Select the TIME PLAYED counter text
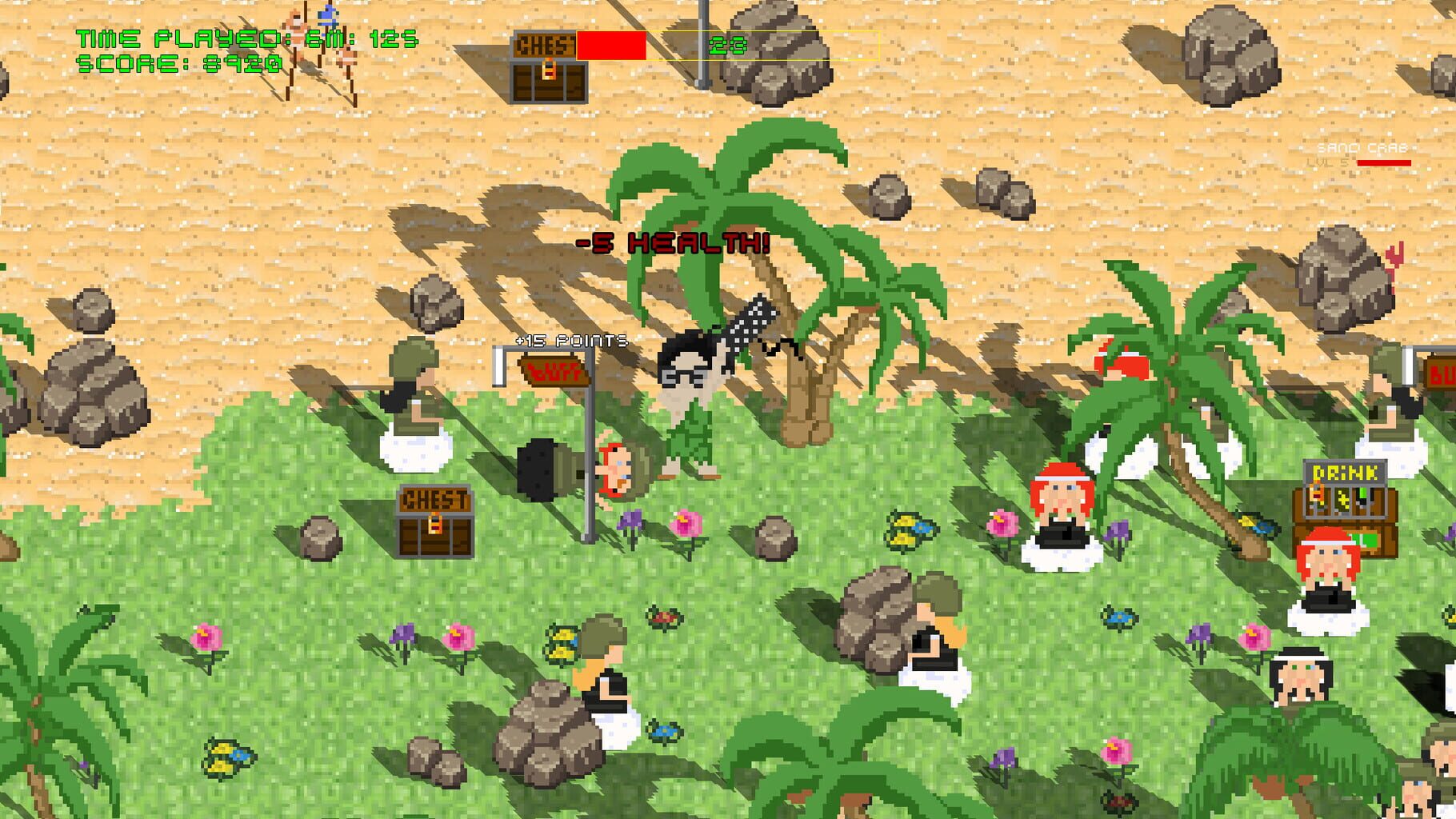This screenshot has height=819, width=1456. (x=240, y=36)
